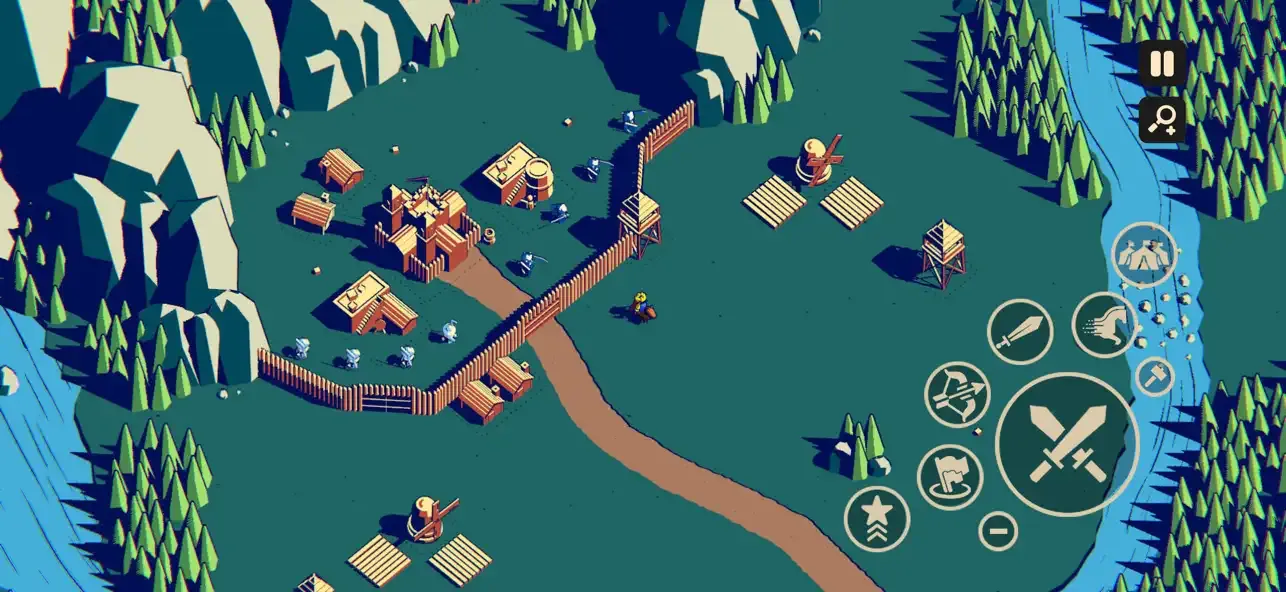This screenshot has height=592, width=1286.
Task: Choose the hammer build button
Action: coord(1155,376)
